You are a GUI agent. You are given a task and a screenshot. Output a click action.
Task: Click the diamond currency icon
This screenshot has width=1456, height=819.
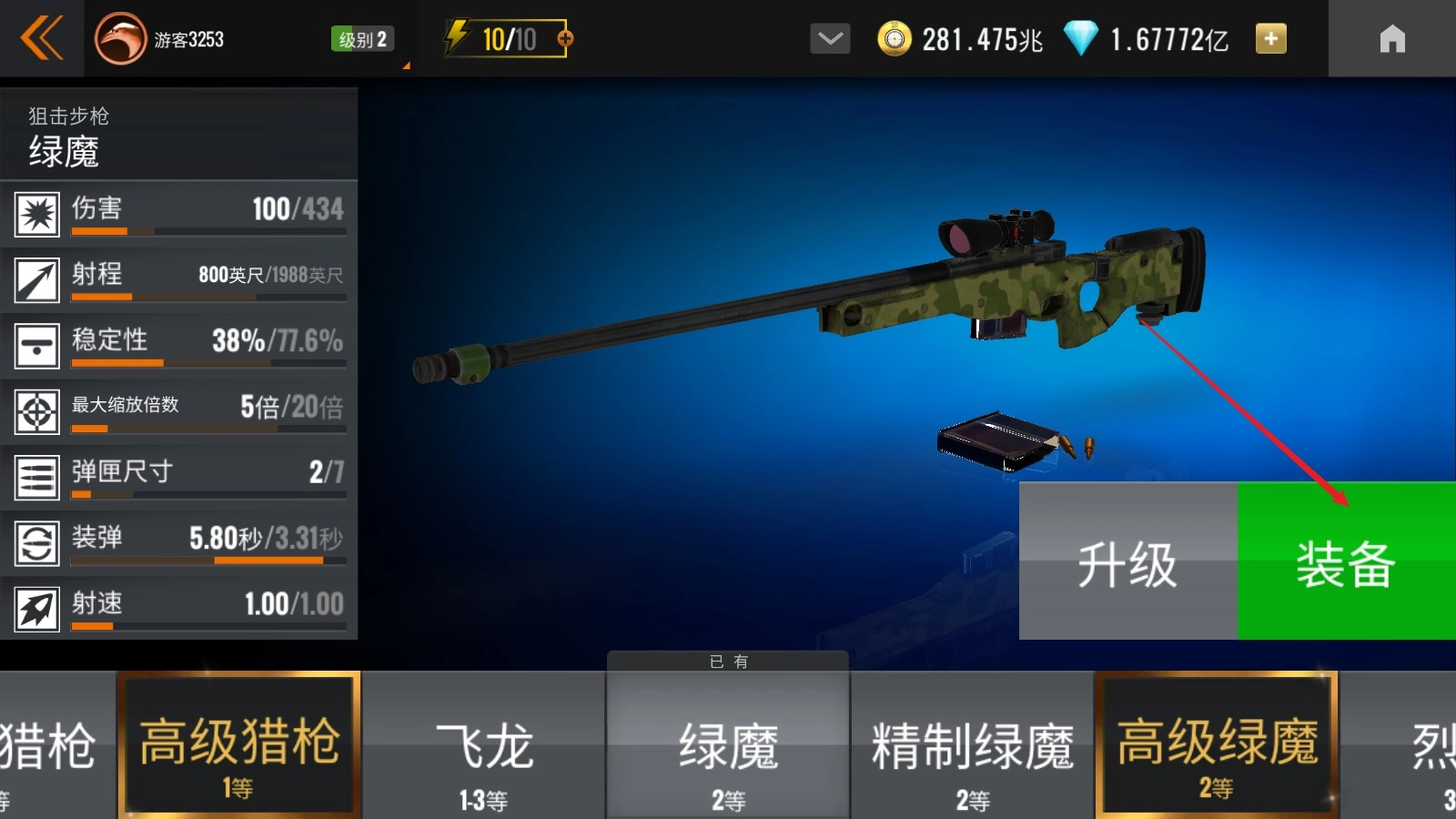pyautogui.click(x=1082, y=38)
